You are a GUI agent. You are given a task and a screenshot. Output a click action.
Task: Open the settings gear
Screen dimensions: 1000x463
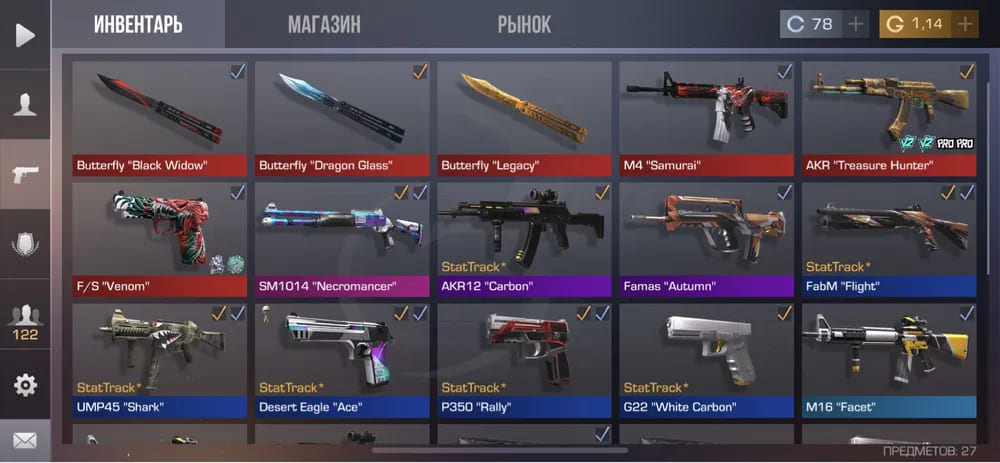tap(25, 385)
